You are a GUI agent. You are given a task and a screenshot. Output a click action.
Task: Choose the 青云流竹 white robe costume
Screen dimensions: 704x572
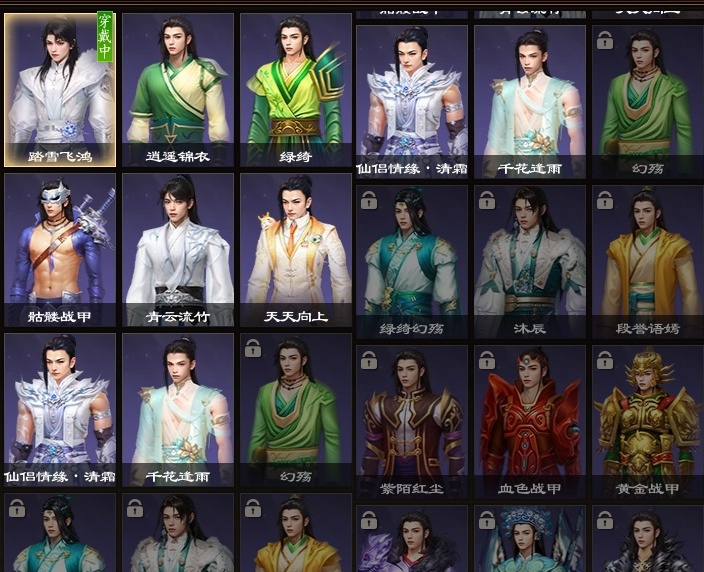178,250
